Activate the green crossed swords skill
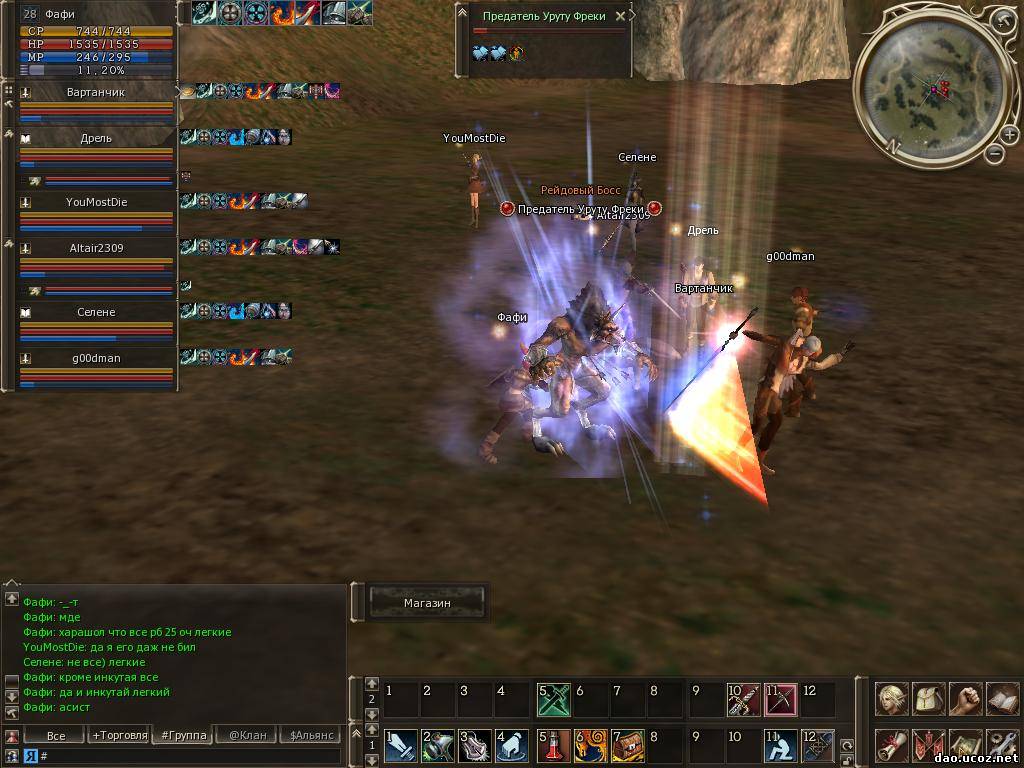This screenshot has width=1024, height=768. (x=553, y=700)
